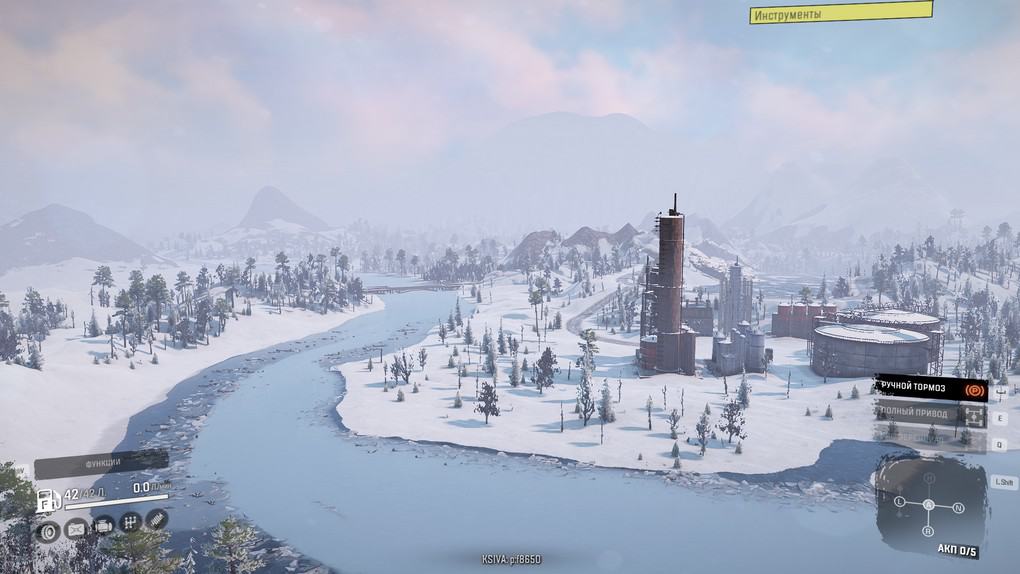
Task: Toggle the Ручной тормоз handbrake
Action: [930, 388]
